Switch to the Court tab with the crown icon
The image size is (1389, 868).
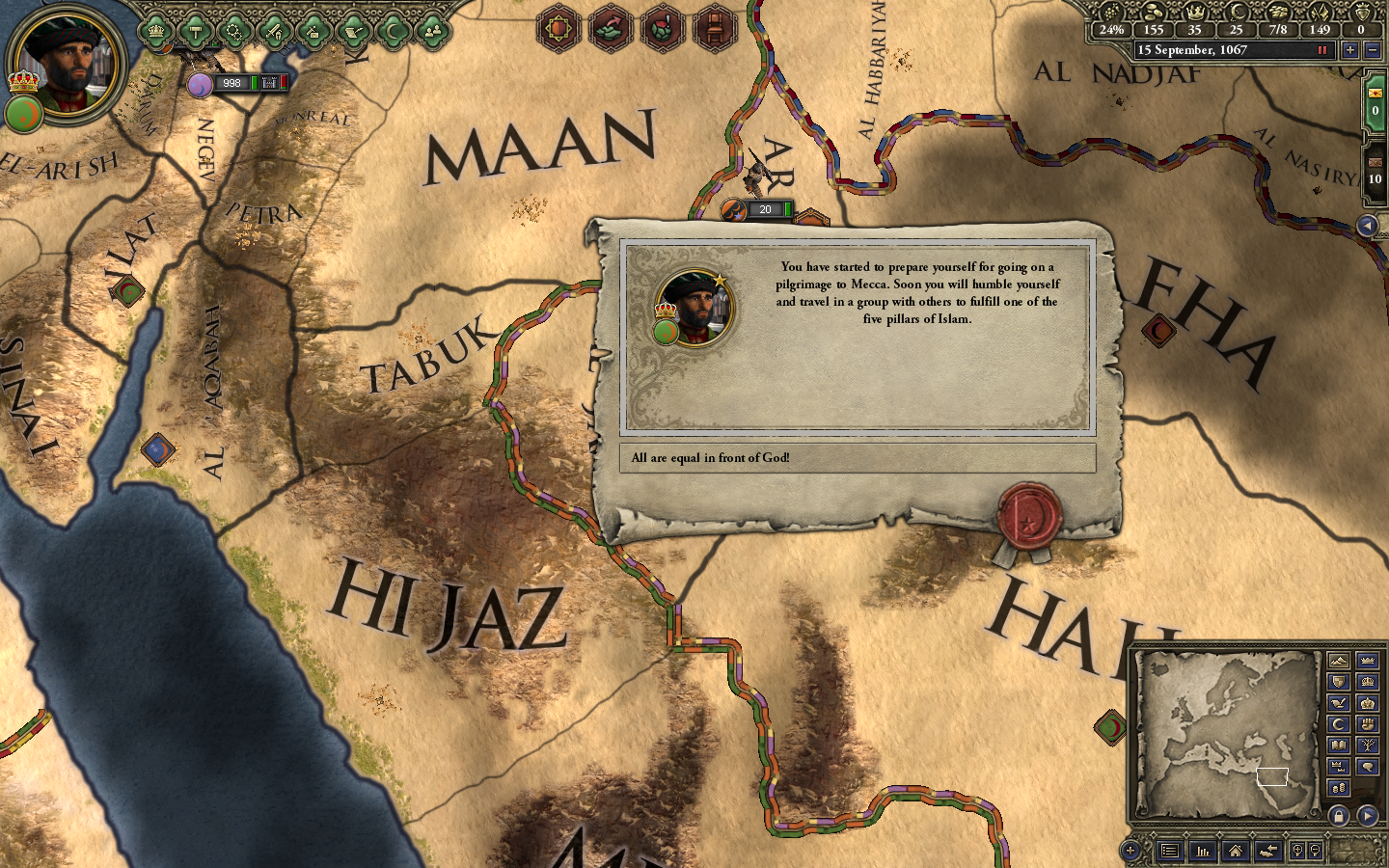(x=154, y=30)
